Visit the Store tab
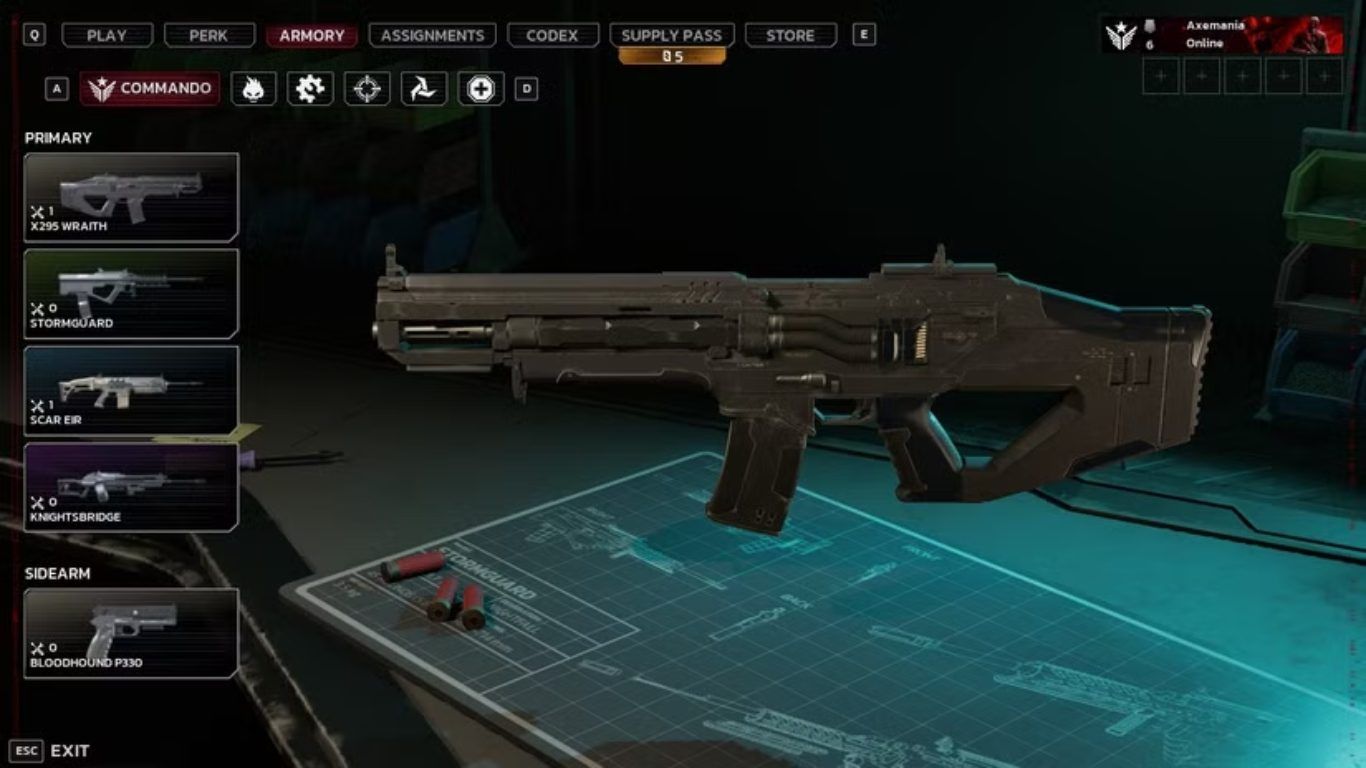 pyautogui.click(x=790, y=35)
